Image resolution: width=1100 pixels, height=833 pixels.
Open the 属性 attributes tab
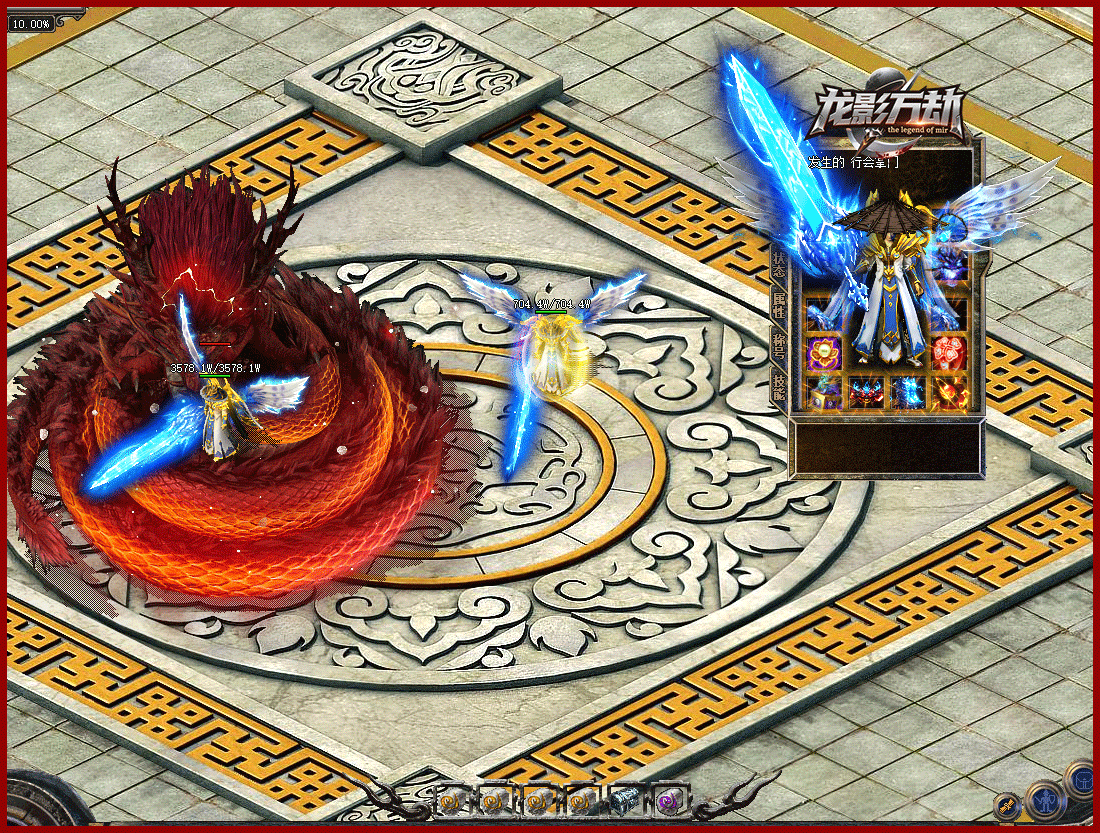point(779,305)
